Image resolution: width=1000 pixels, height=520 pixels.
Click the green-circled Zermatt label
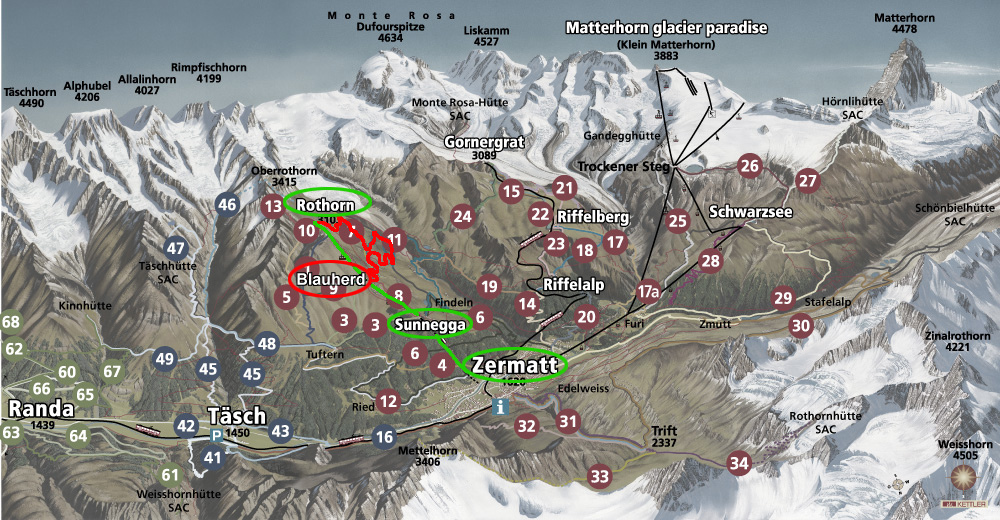point(514,365)
